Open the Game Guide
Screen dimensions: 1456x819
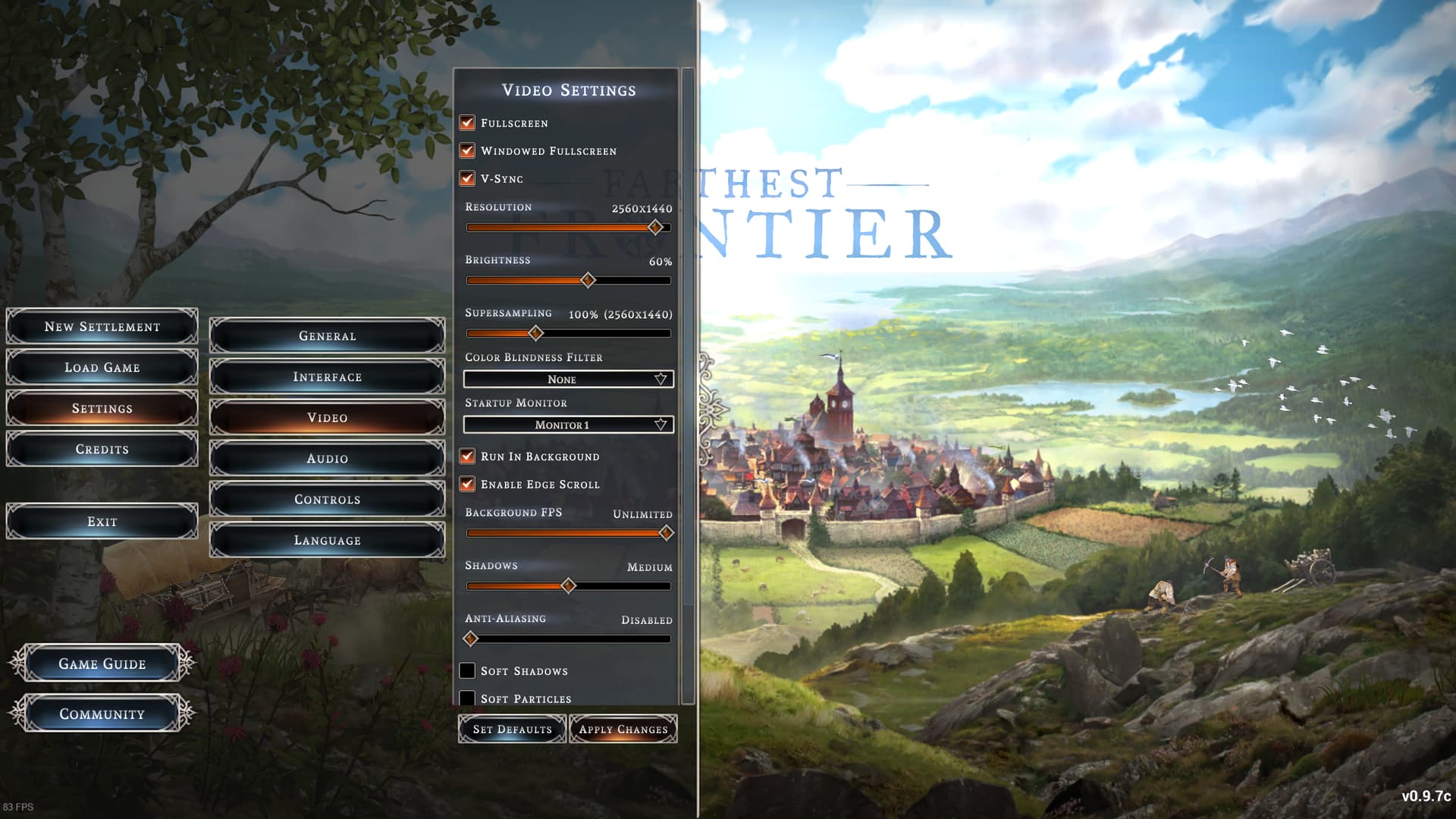point(102,664)
